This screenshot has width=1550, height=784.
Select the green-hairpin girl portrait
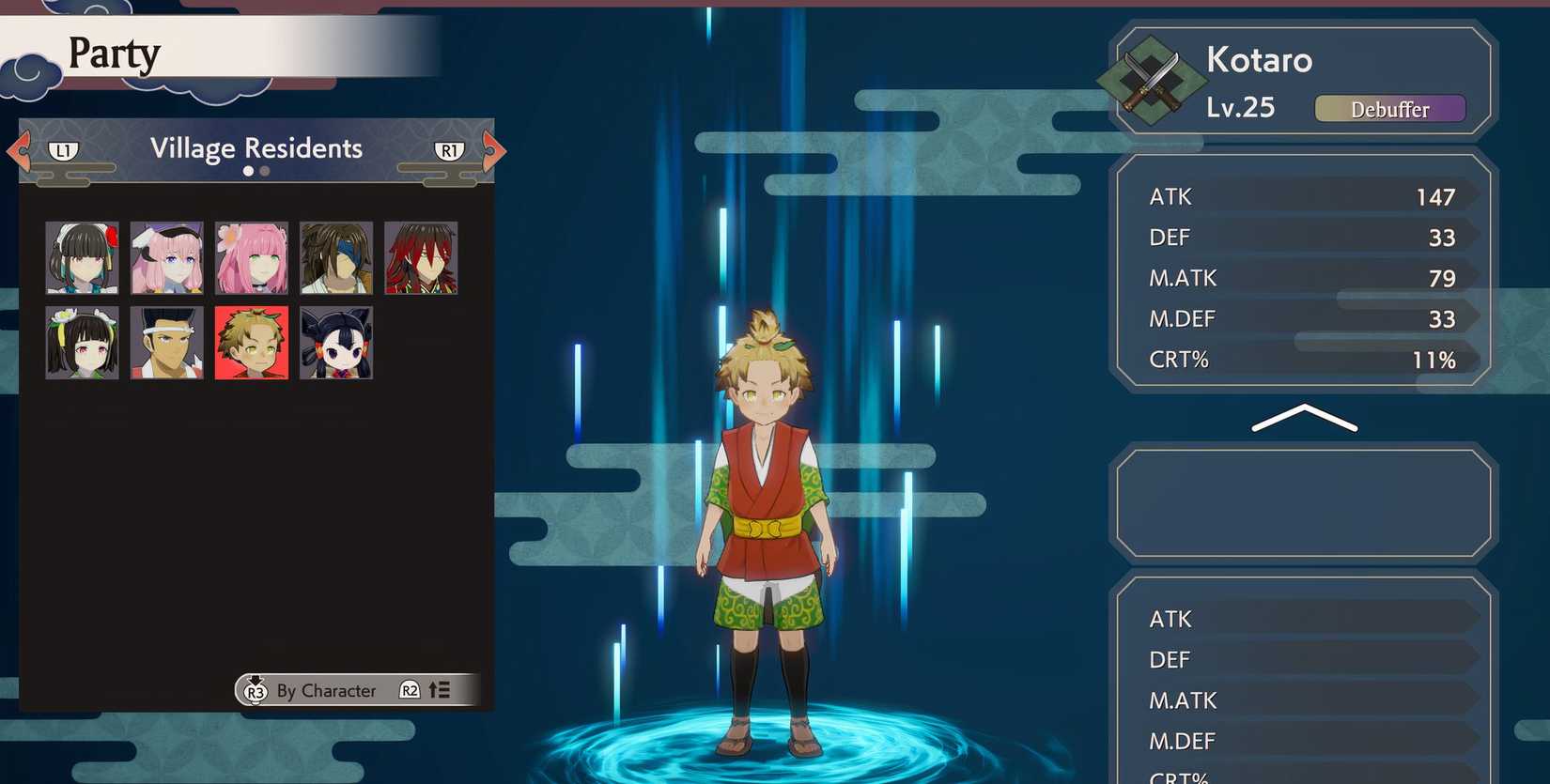coord(82,343)
